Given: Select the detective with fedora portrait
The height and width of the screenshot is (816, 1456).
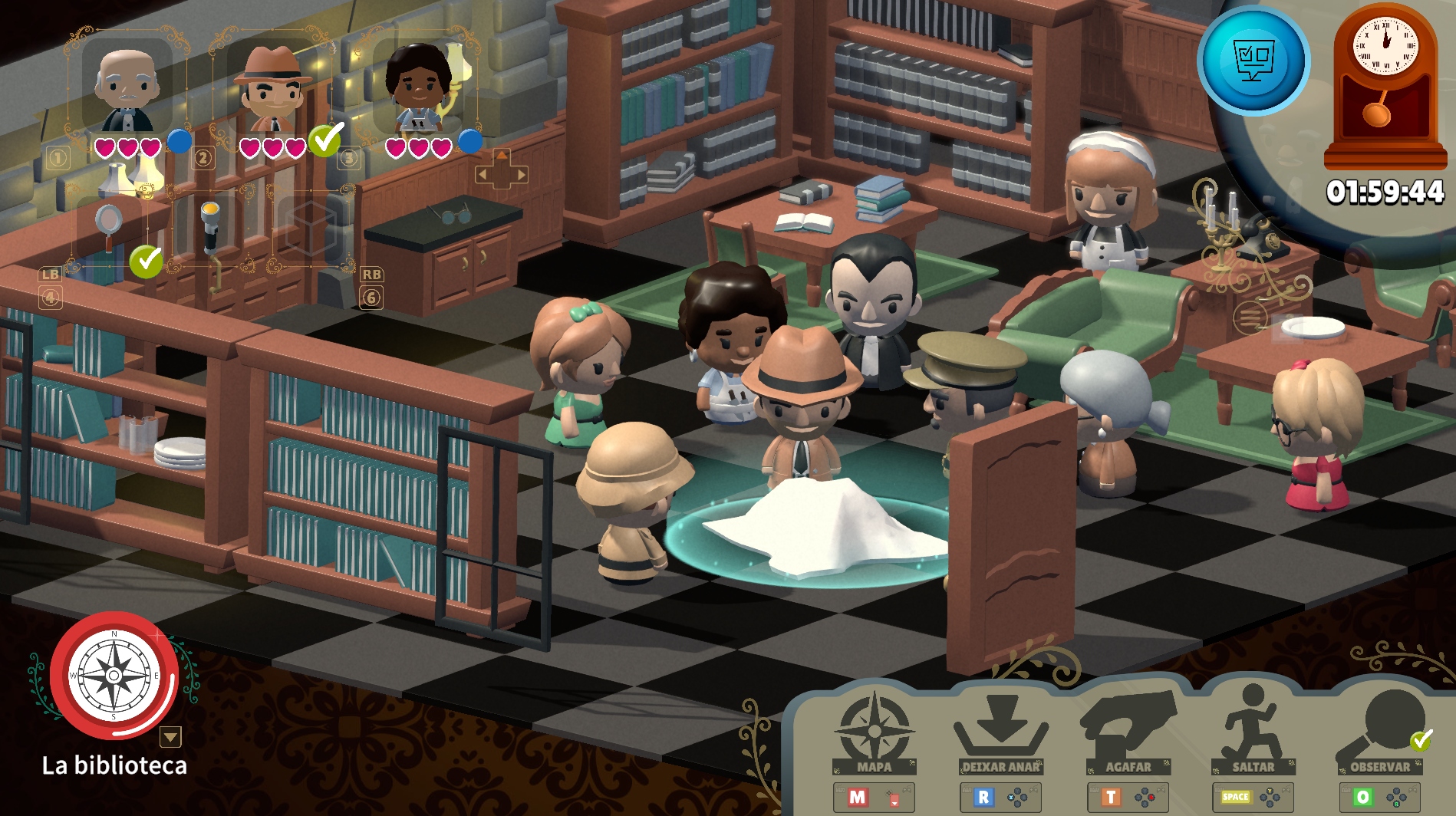Looking at the screenshot, I should 273,88.
